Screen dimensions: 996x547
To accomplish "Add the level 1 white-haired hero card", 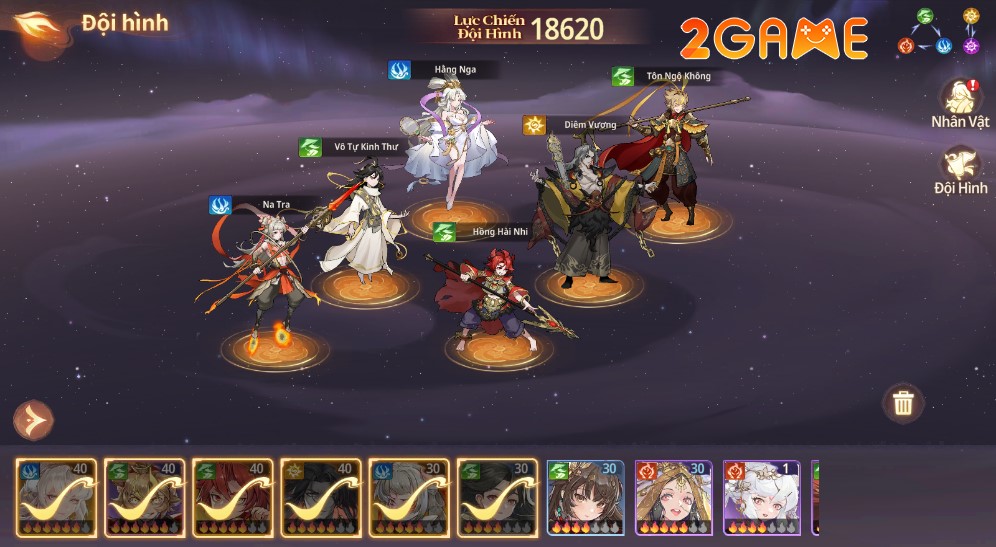I will tap(761, 497).
